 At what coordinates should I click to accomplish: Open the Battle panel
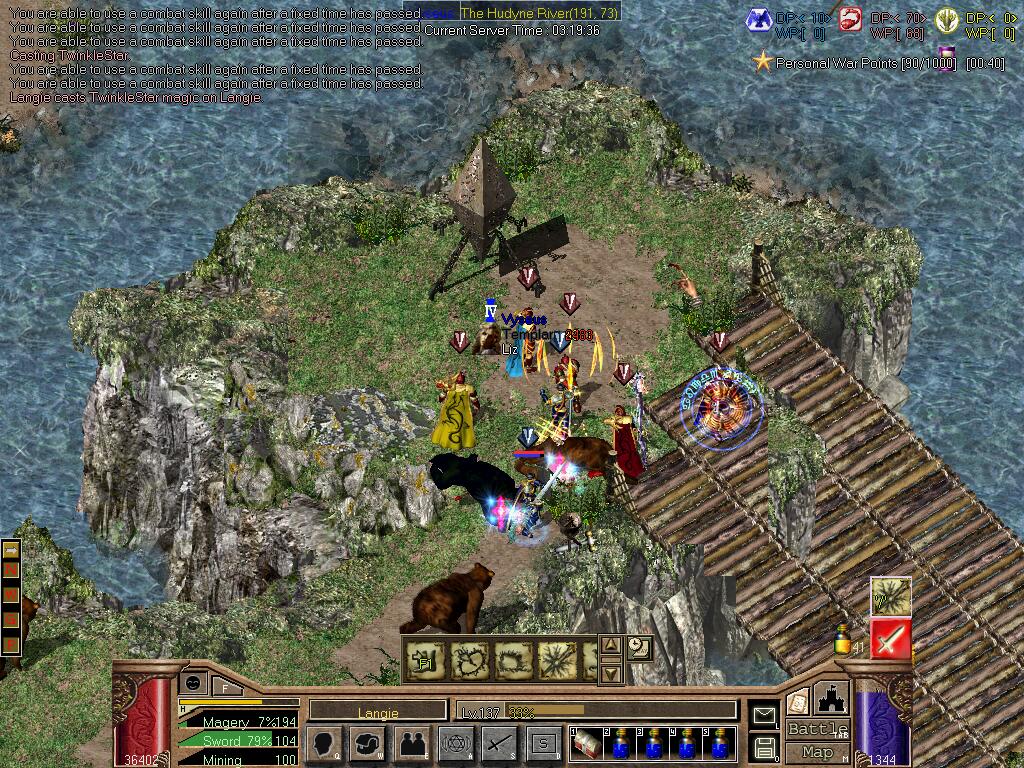click(x=817, y=728)
